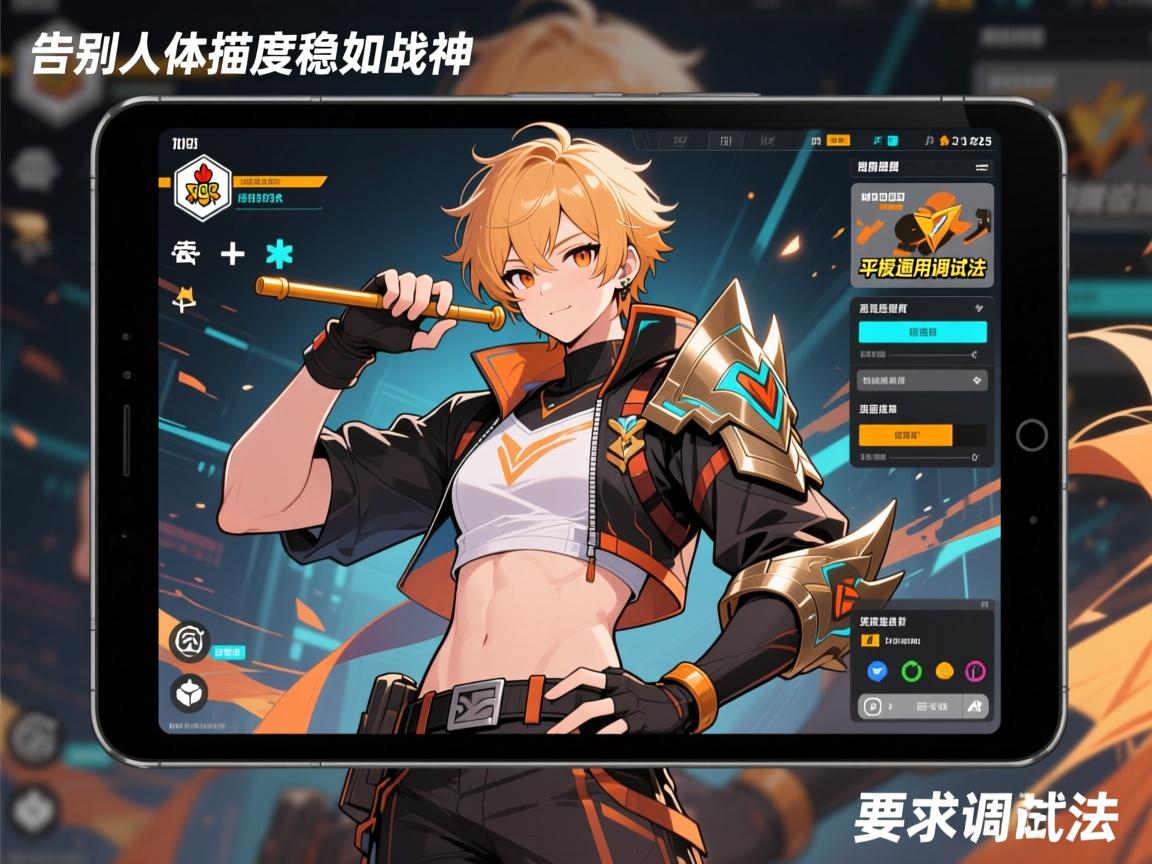Screen dimensions: 1152x864
Task: Tap the blue round icon in bottom panel
Action: 877,671
